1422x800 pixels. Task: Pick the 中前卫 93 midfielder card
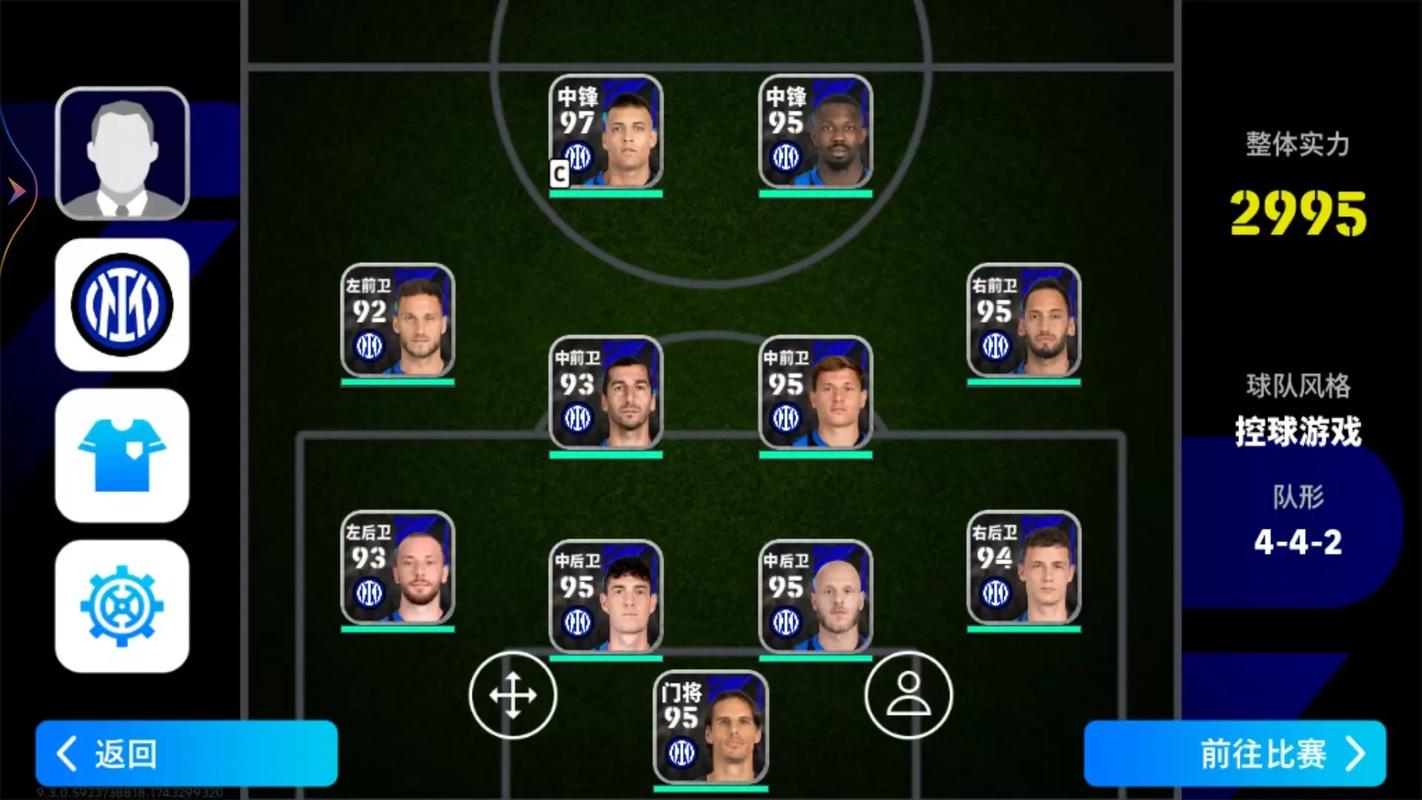pyautogui.click(x=606, y=392)
